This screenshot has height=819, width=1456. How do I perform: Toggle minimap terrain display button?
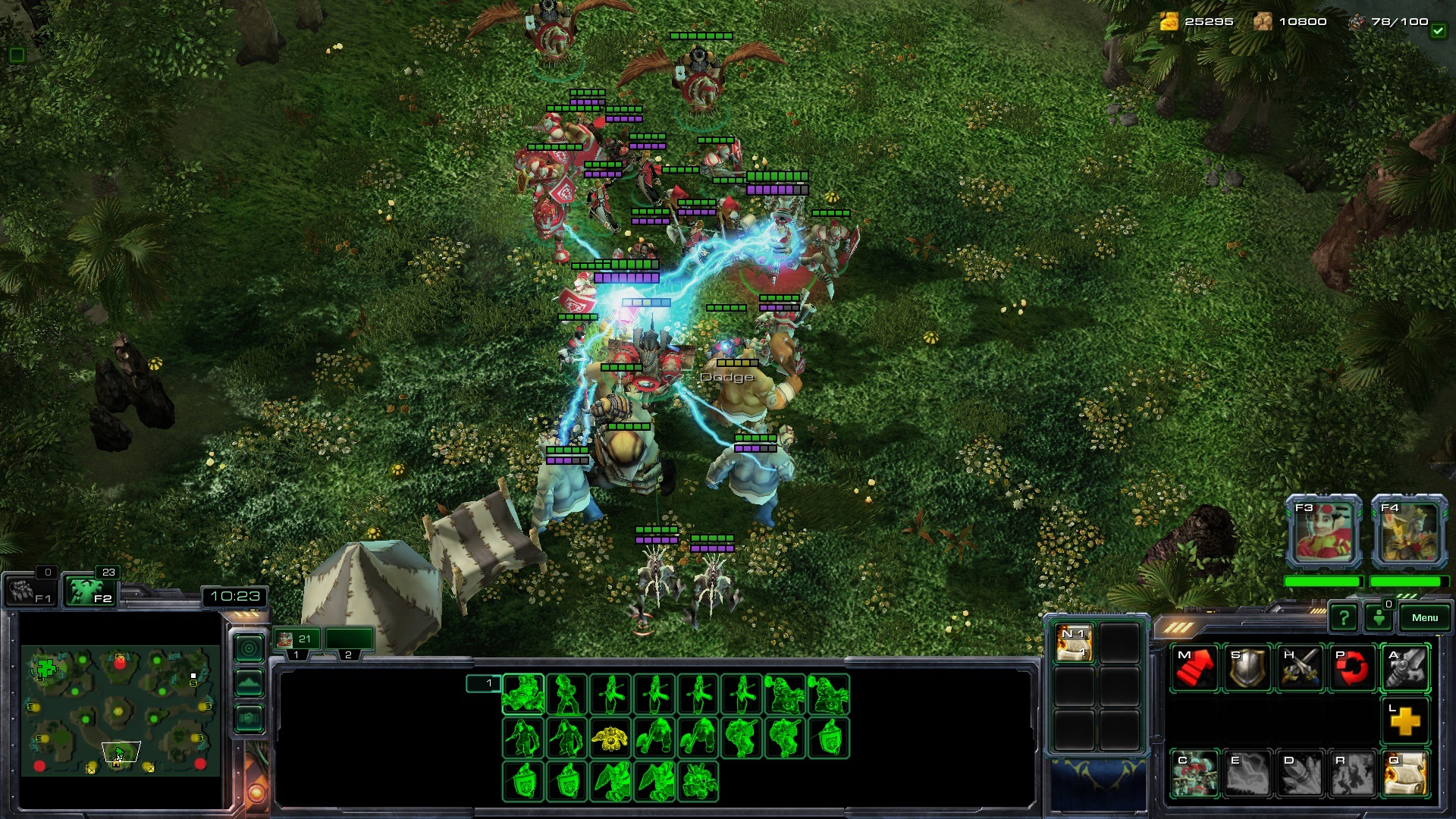pos(249,683)
